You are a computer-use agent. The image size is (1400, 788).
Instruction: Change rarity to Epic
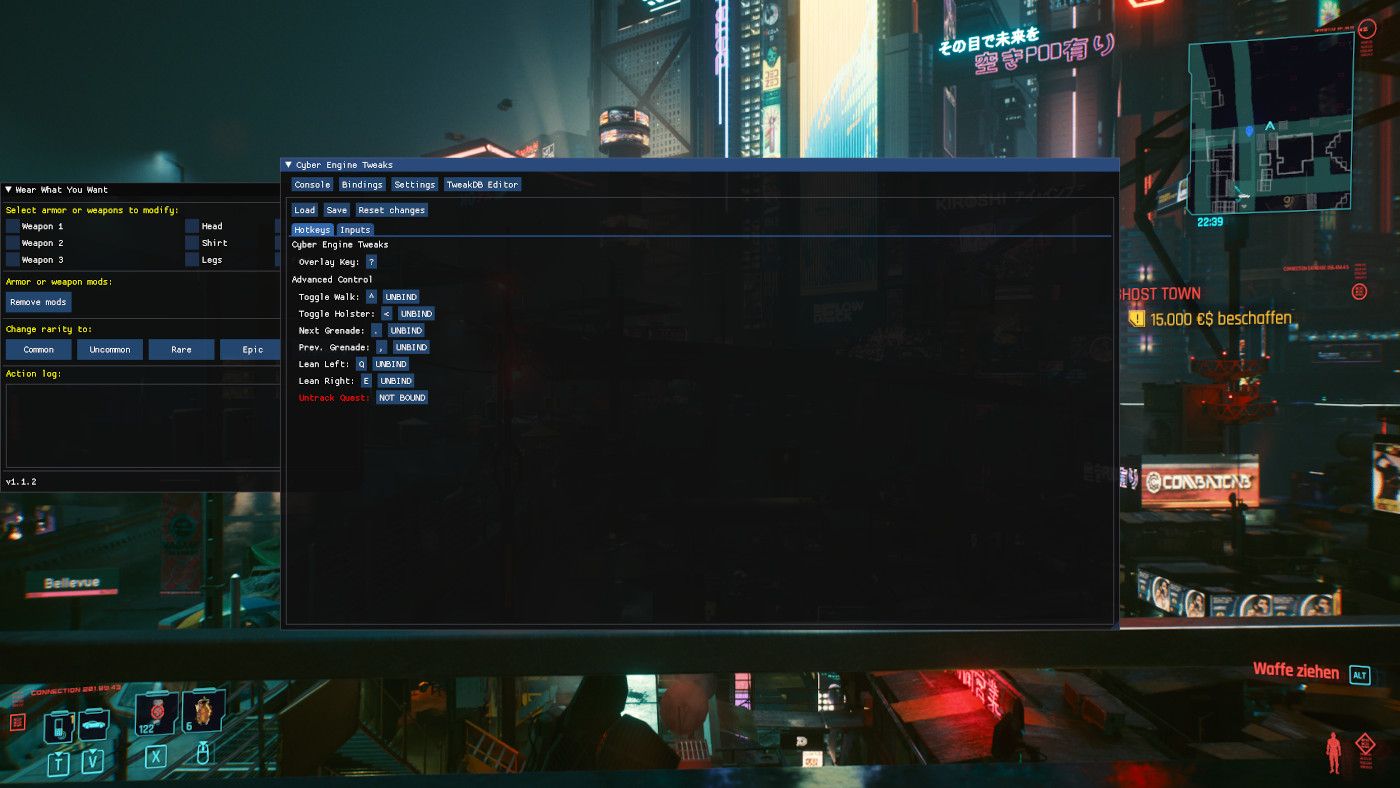coord(250,349)
